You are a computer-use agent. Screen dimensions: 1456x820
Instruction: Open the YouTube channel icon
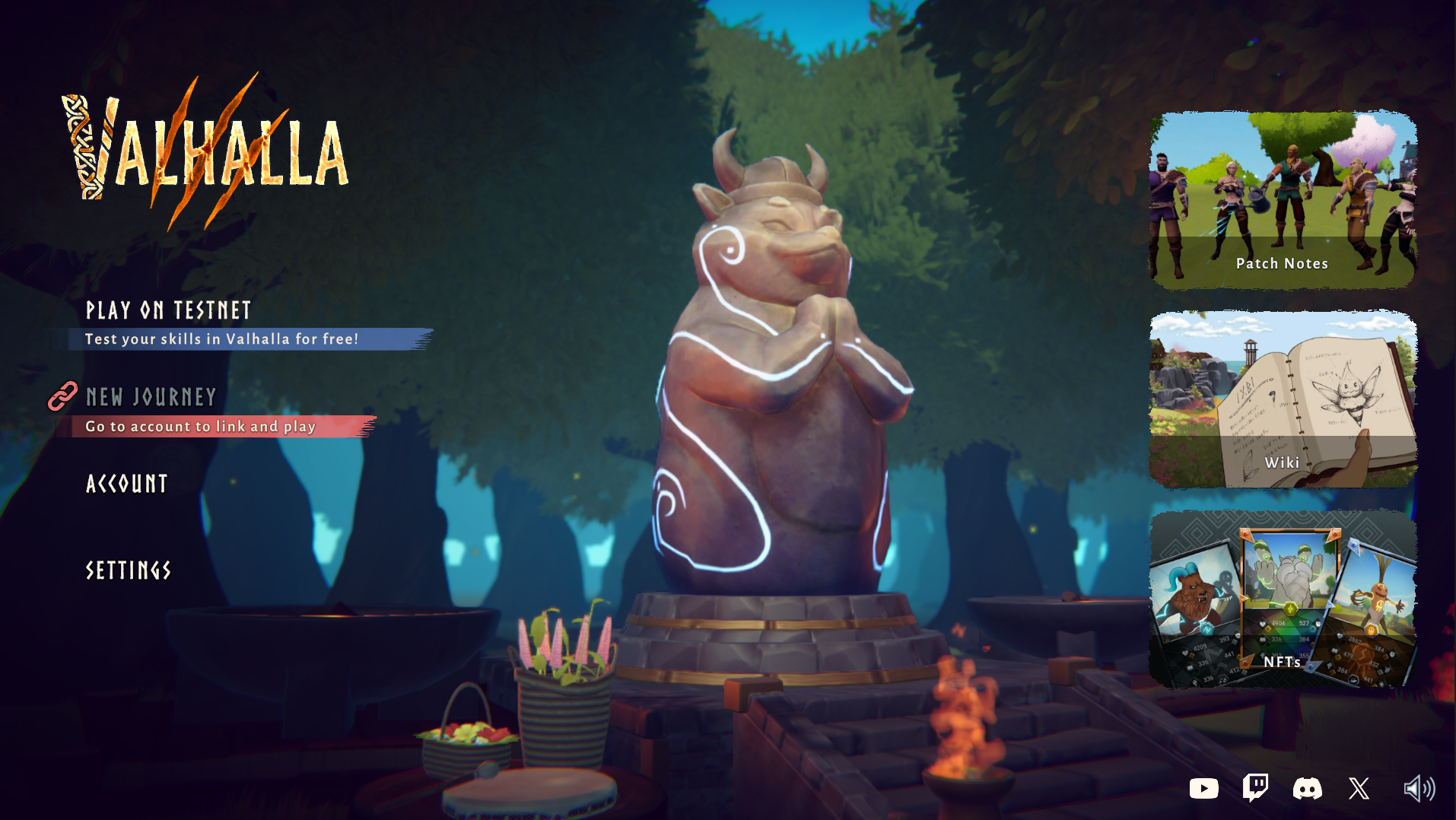1204,789
